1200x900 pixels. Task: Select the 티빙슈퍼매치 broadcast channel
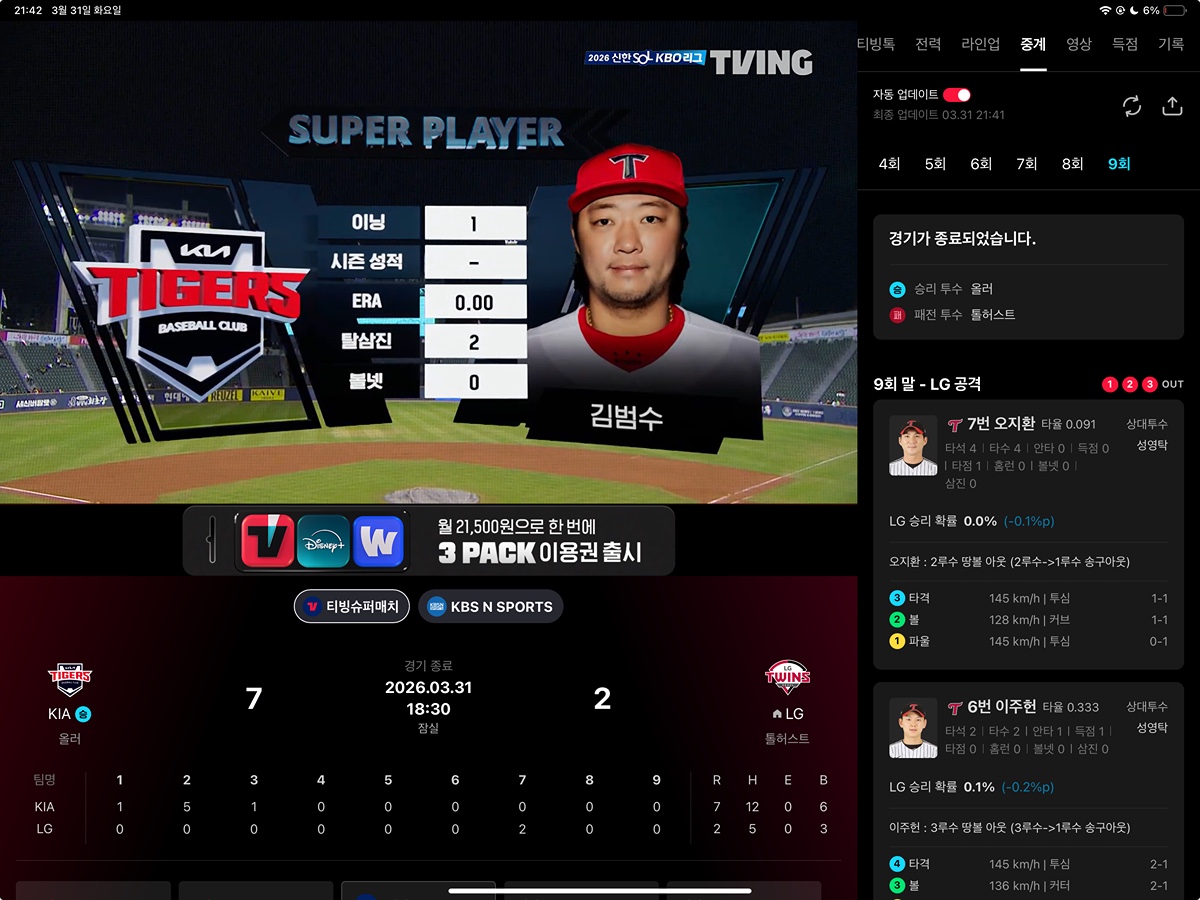[352, 606]
